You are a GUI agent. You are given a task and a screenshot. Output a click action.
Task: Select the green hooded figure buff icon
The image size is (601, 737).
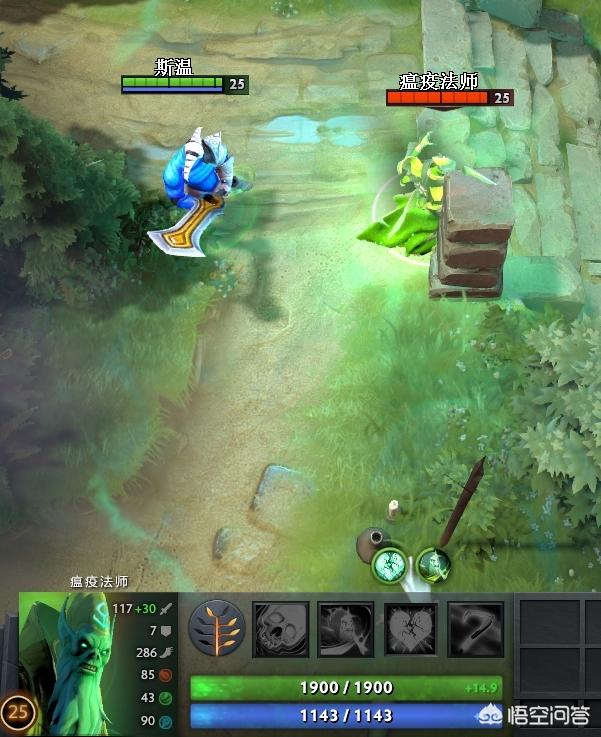[x=432, y=566]
